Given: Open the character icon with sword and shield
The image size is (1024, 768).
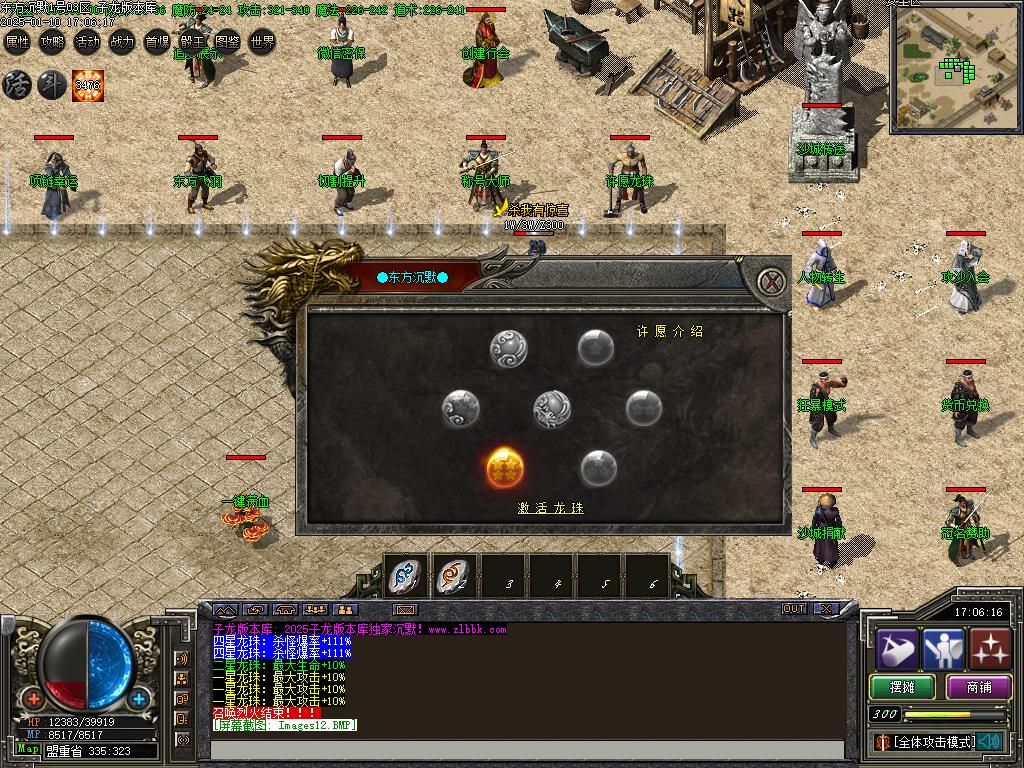Looking at the screenshot, I should pos(943,648).
